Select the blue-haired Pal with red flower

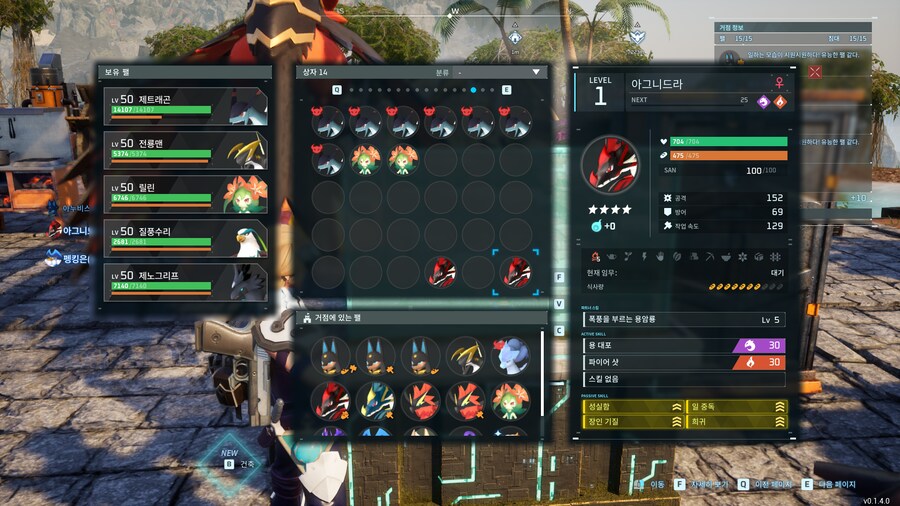510,356
